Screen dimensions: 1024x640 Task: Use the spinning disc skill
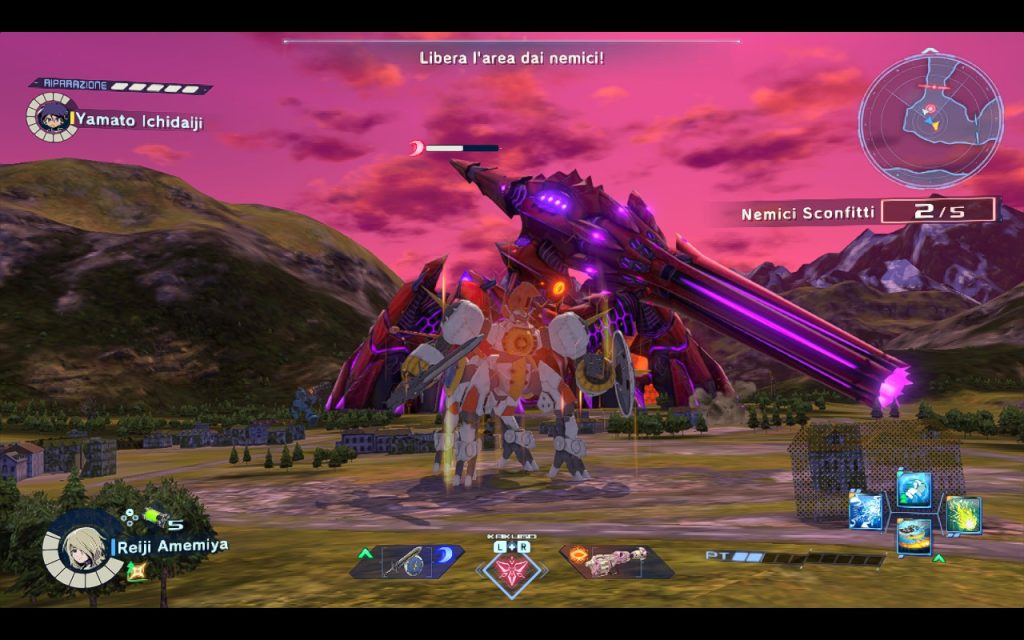[x=914, y=536]
